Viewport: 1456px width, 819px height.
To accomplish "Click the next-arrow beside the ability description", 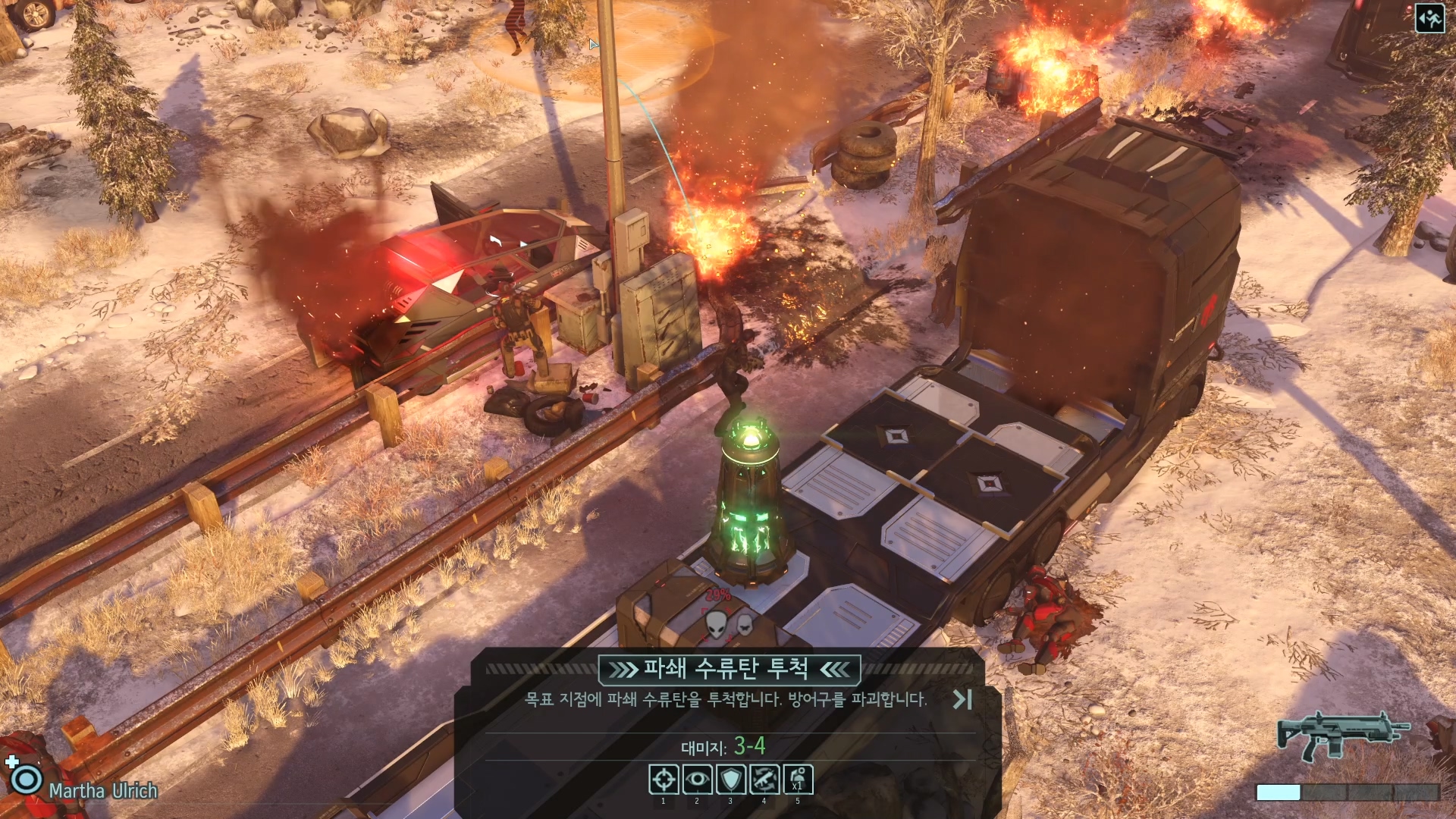I will click(x=962, y=699).
